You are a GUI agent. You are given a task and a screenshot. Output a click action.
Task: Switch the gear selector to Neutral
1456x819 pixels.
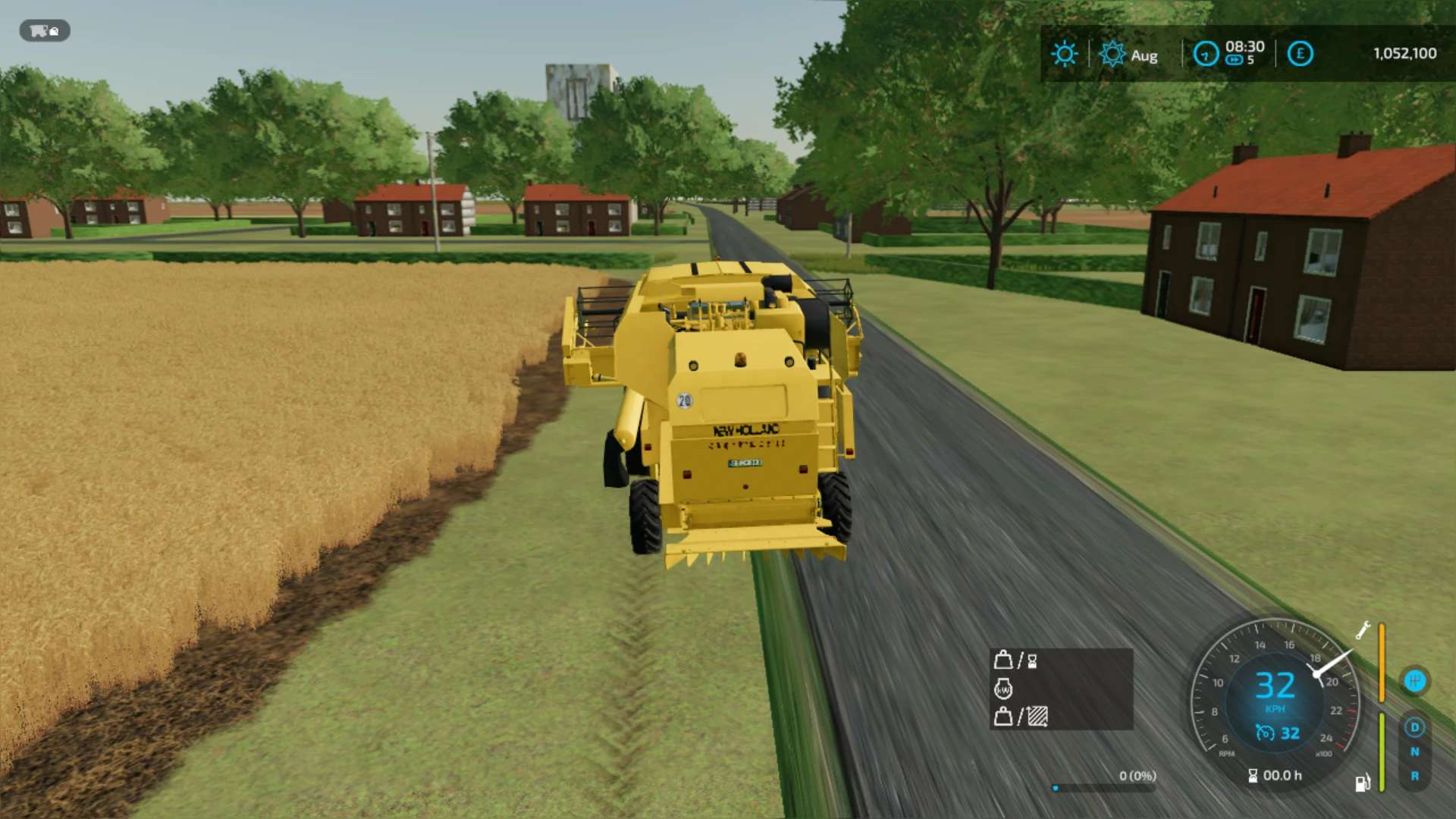(1414, 752)
